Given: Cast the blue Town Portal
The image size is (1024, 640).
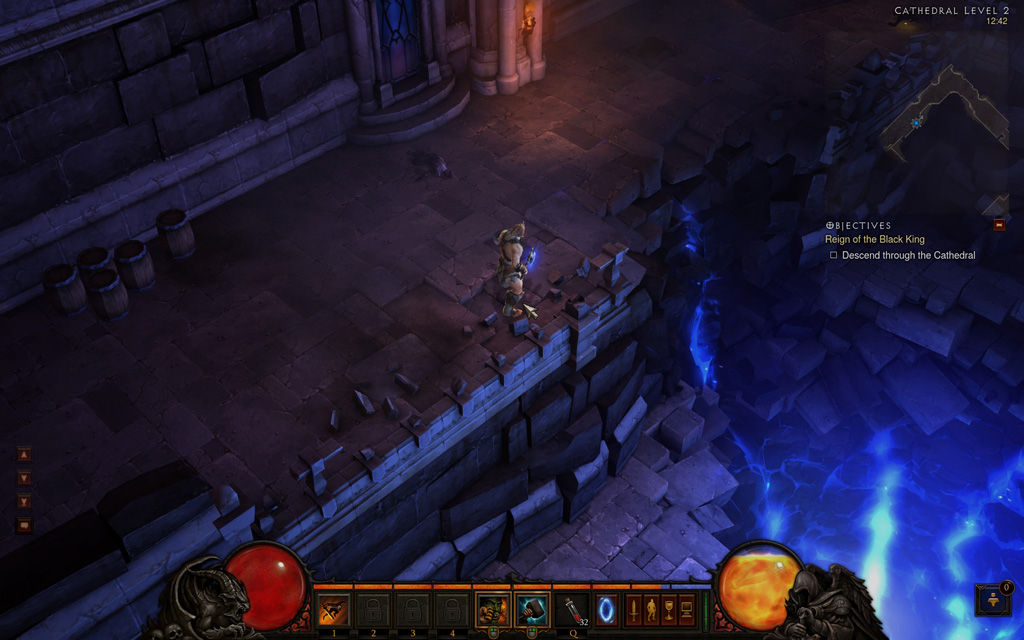Looking at the screenshot, I should coord(607,609).
